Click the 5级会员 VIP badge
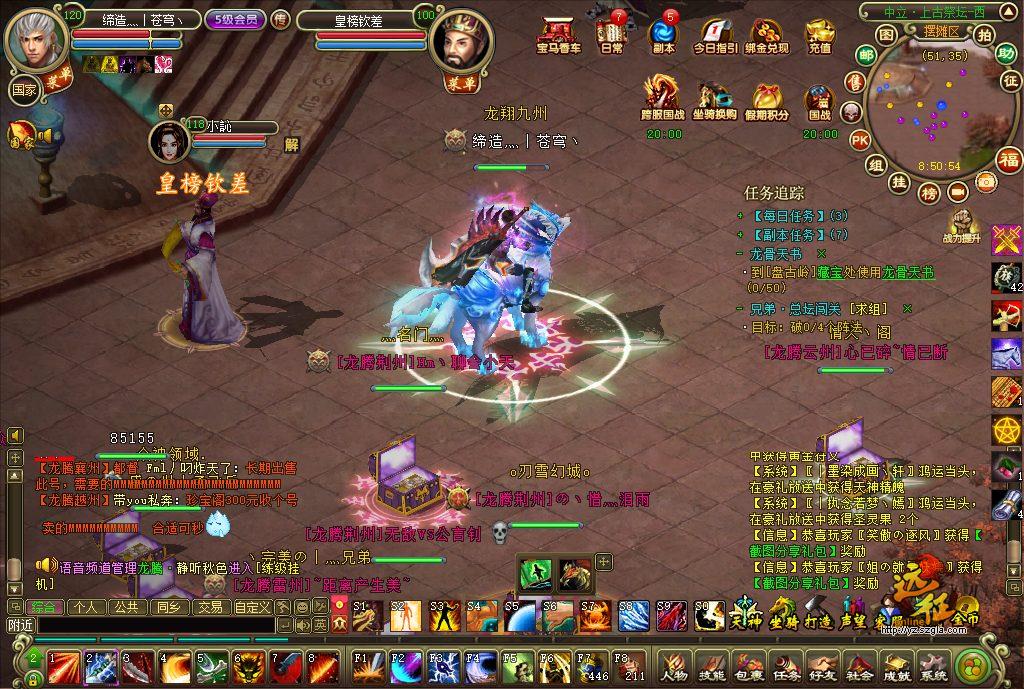The width and height of the screenshot is (1024, 689). click(235, 18)
